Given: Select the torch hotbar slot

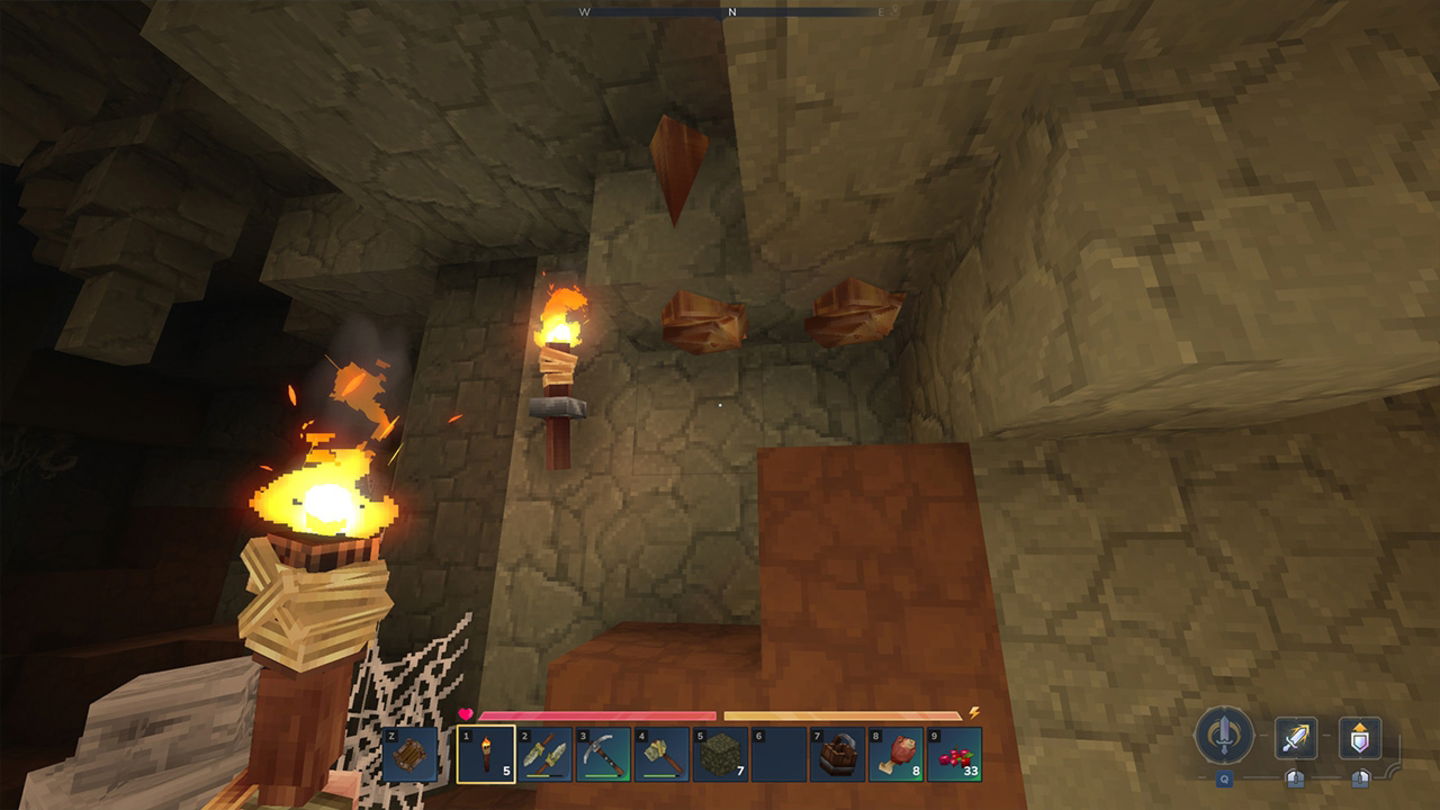Looking at the screenshot, I should pyautogui.click(x=486, y=755).
